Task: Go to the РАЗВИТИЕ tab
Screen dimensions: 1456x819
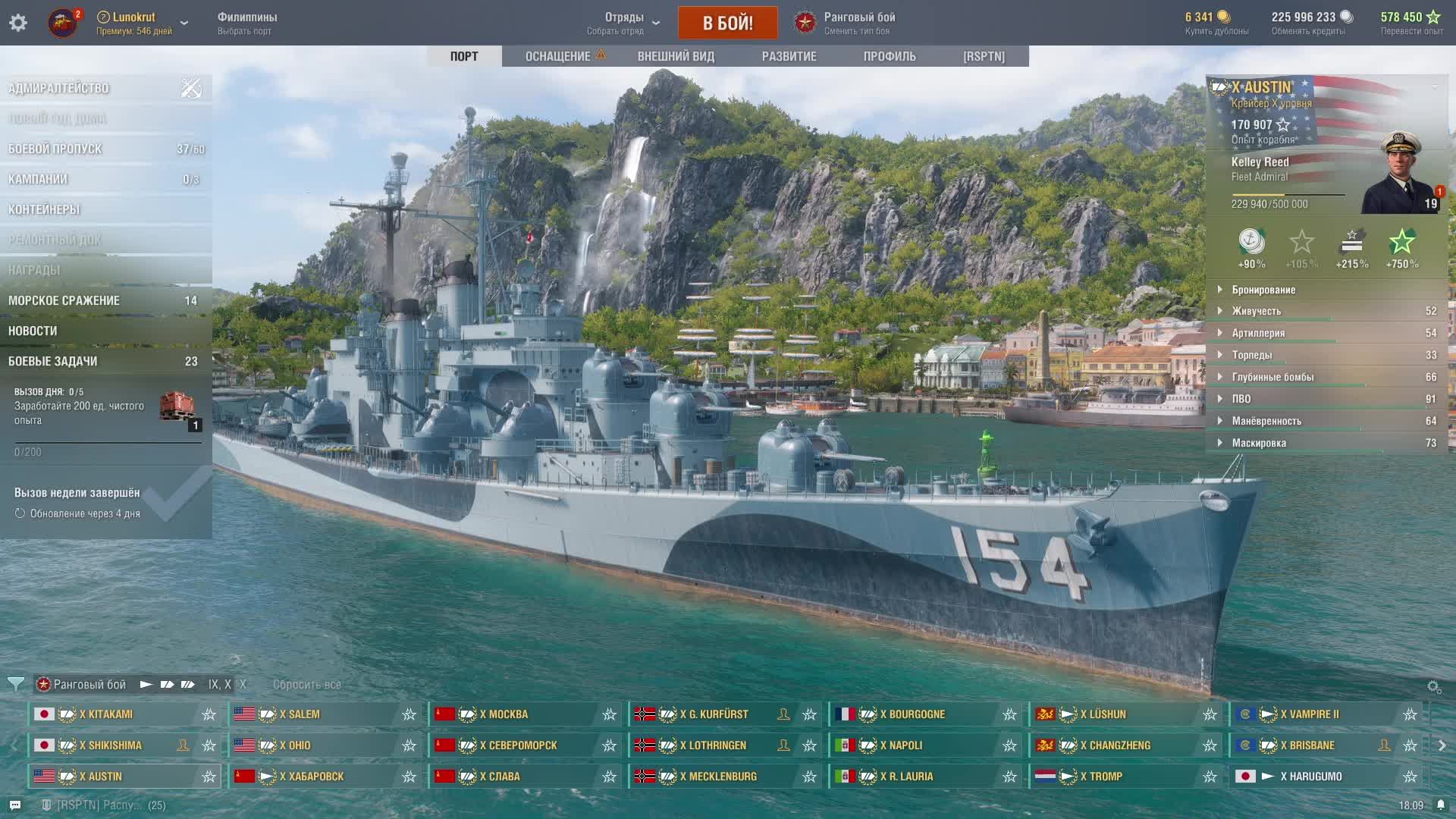Action: (789, 56)
